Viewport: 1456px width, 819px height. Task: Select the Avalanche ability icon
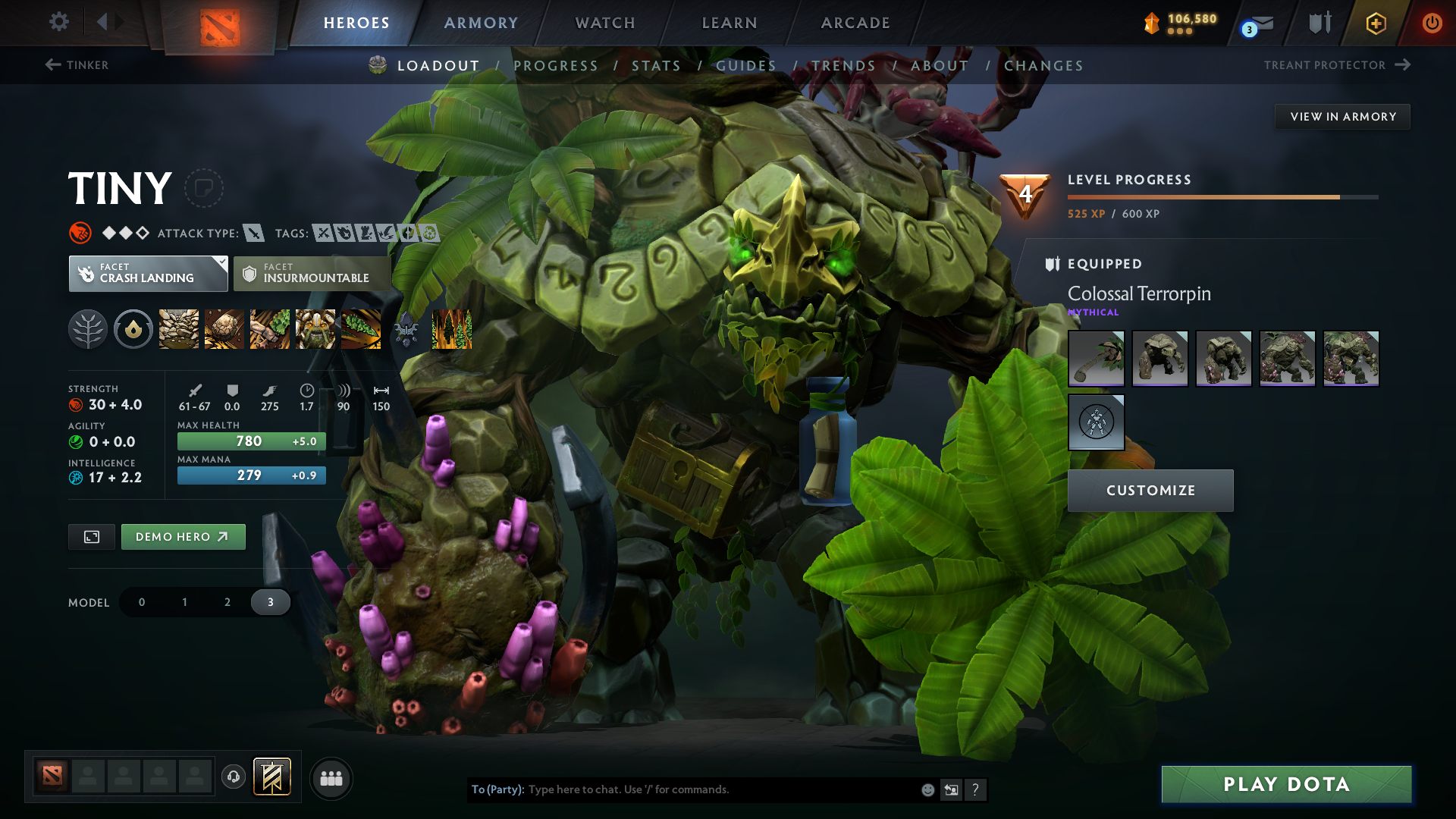(178, 328)
